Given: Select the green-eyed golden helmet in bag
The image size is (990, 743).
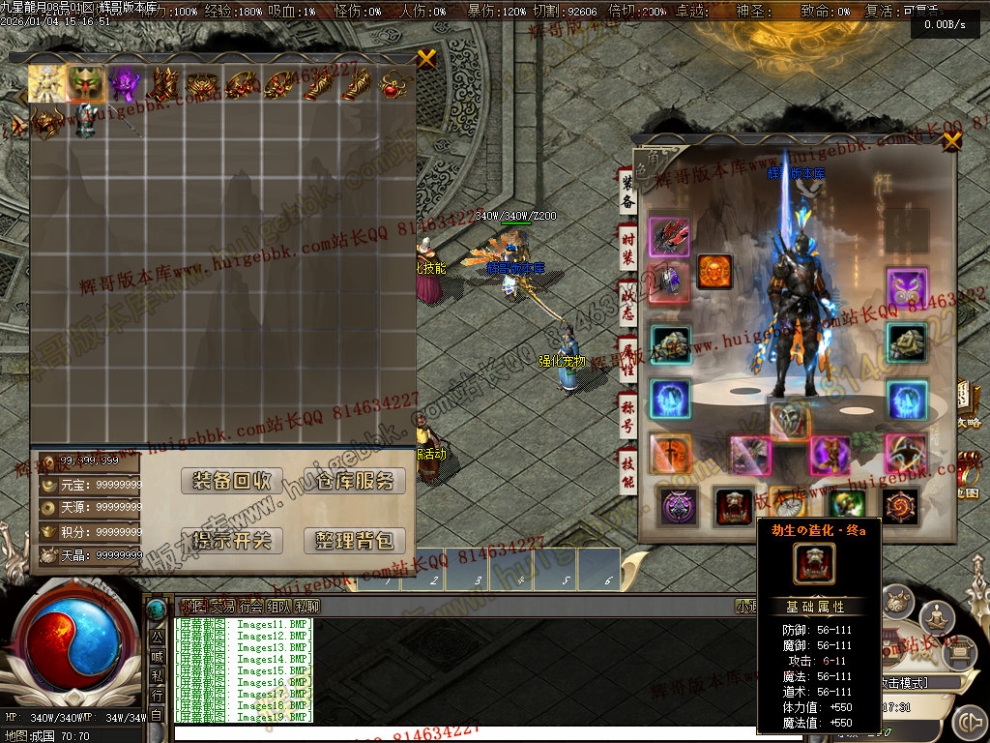Looking at the screenshot, I should [x=86, y=84].
